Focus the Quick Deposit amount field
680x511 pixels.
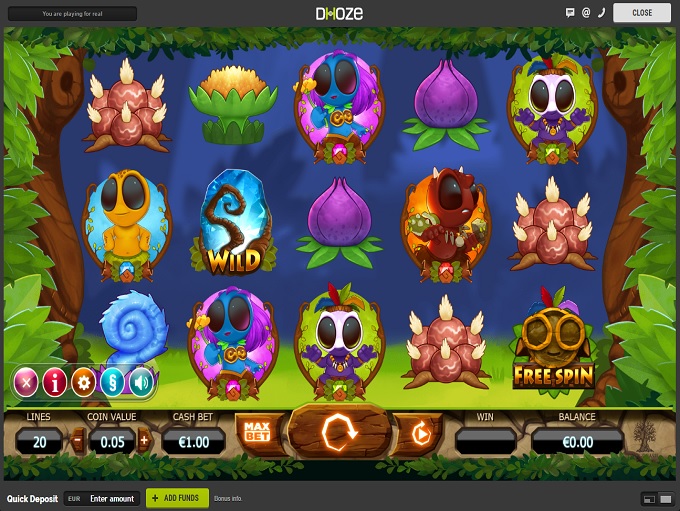click(x=112, y=498)
